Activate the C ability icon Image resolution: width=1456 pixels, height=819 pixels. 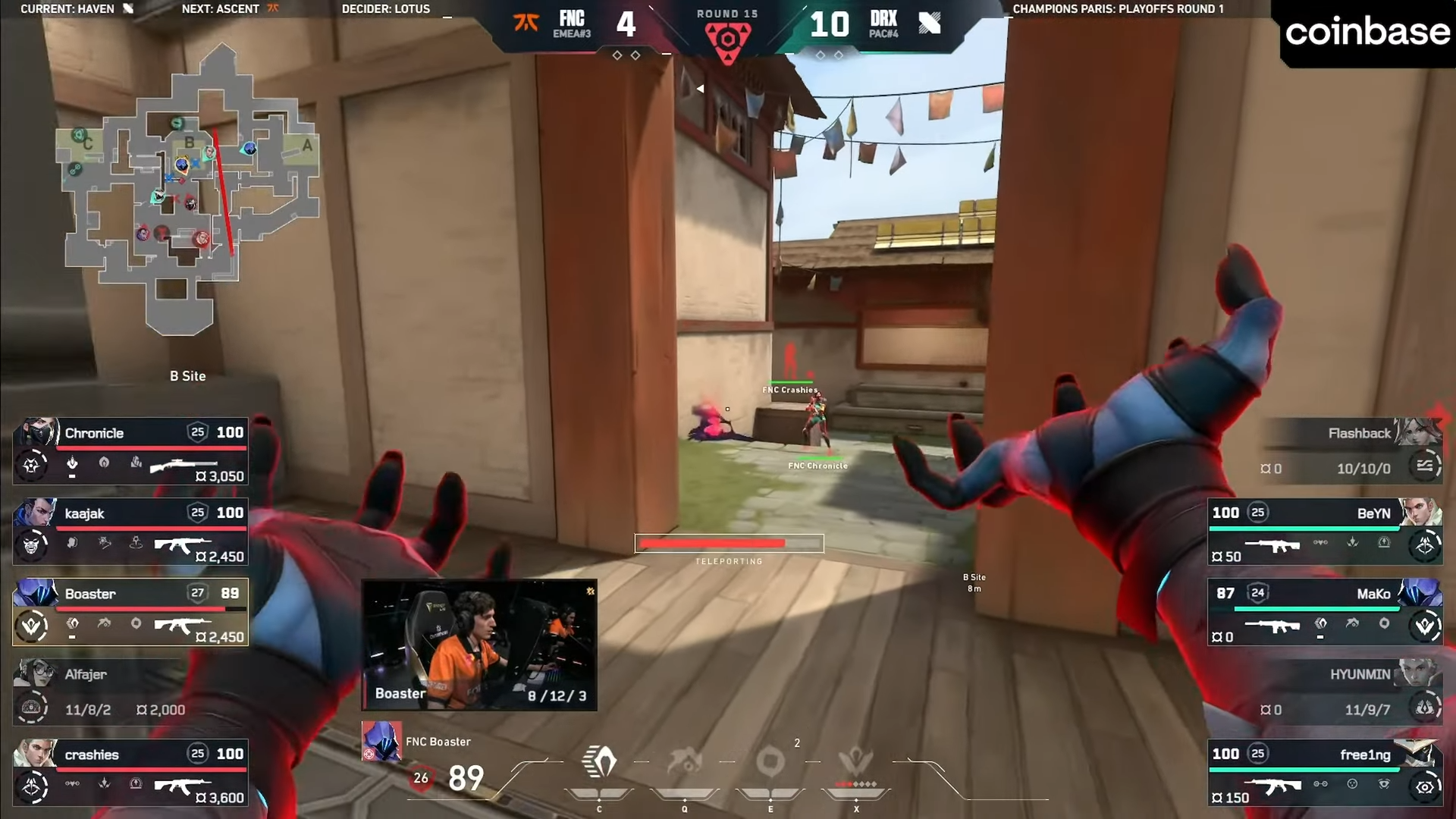pyautogui.click(x=599, y=762)
